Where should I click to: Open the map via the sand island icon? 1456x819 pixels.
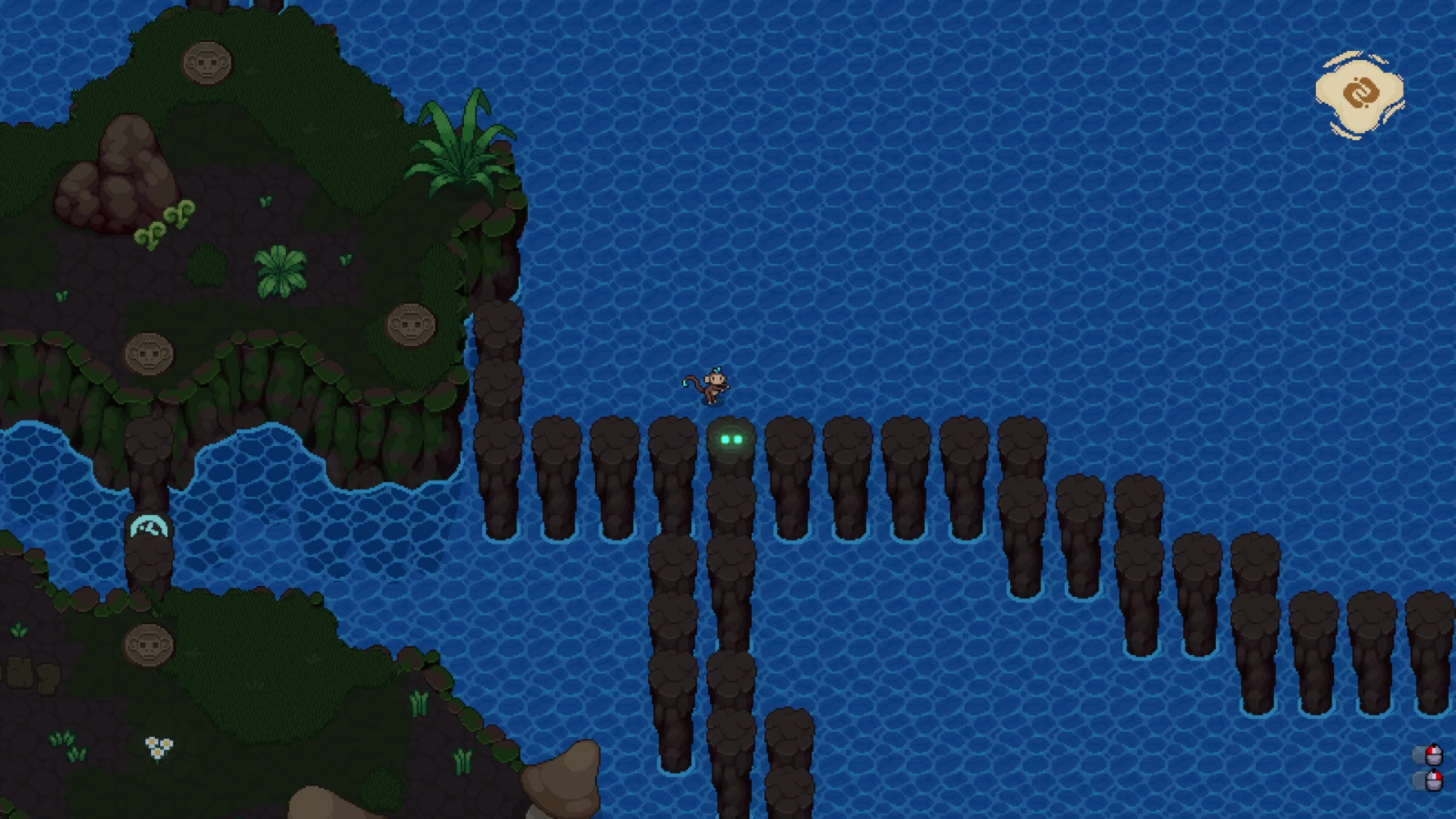point(1359,91)
